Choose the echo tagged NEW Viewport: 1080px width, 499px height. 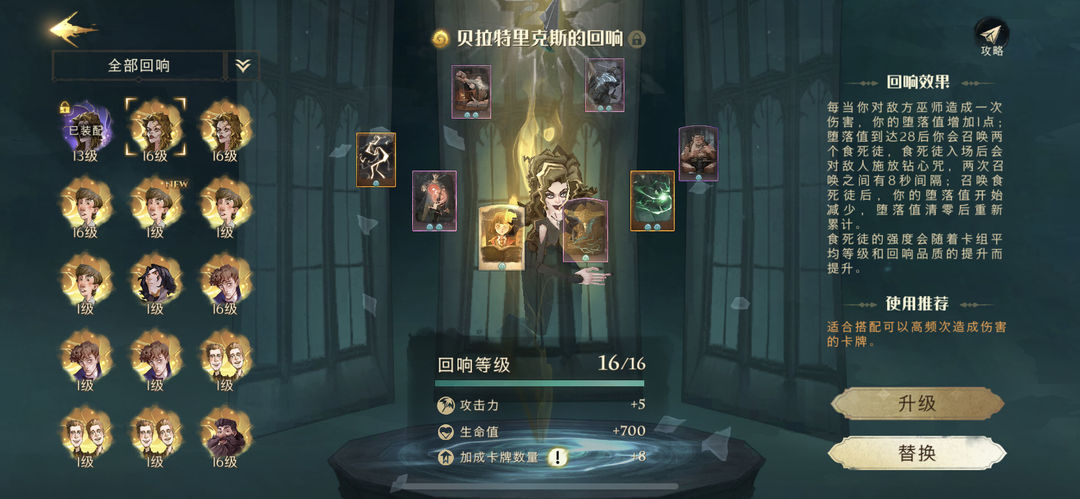[155, 203]
